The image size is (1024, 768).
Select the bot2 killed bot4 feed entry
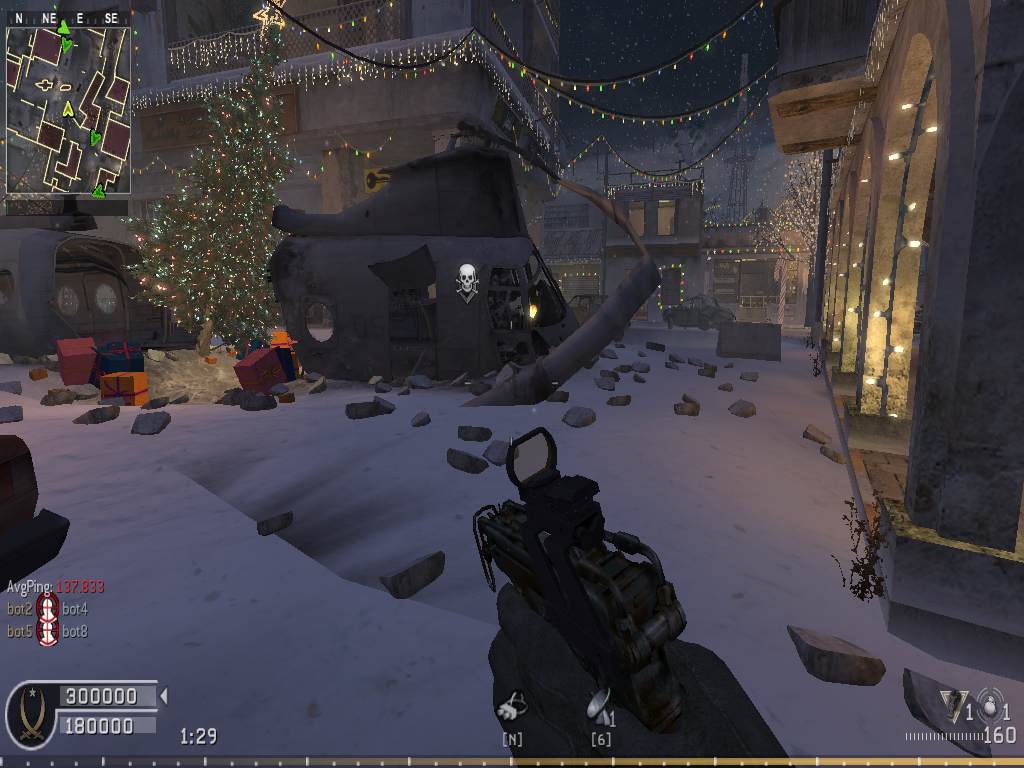47,608
